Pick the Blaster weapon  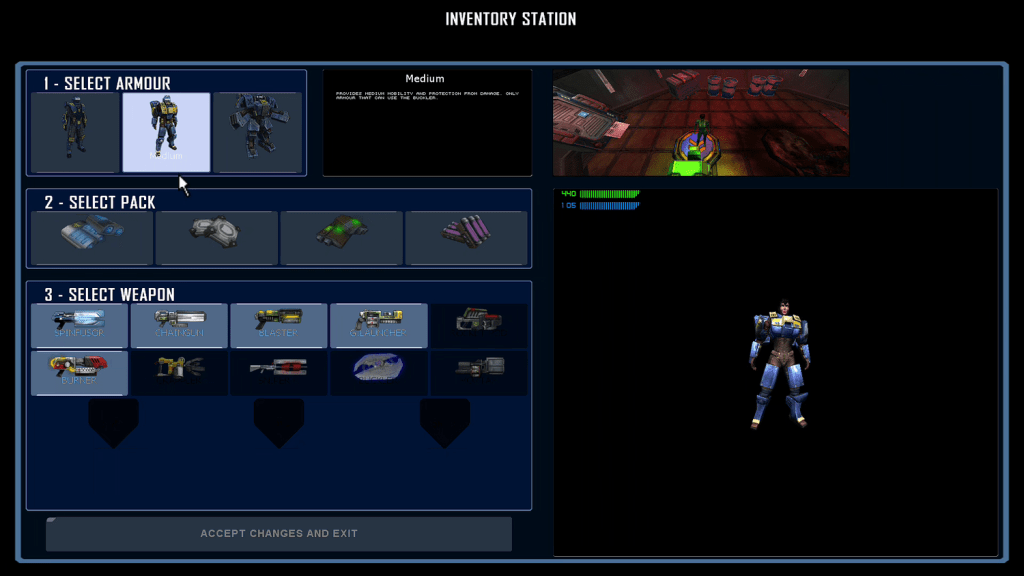click(279, 325)
